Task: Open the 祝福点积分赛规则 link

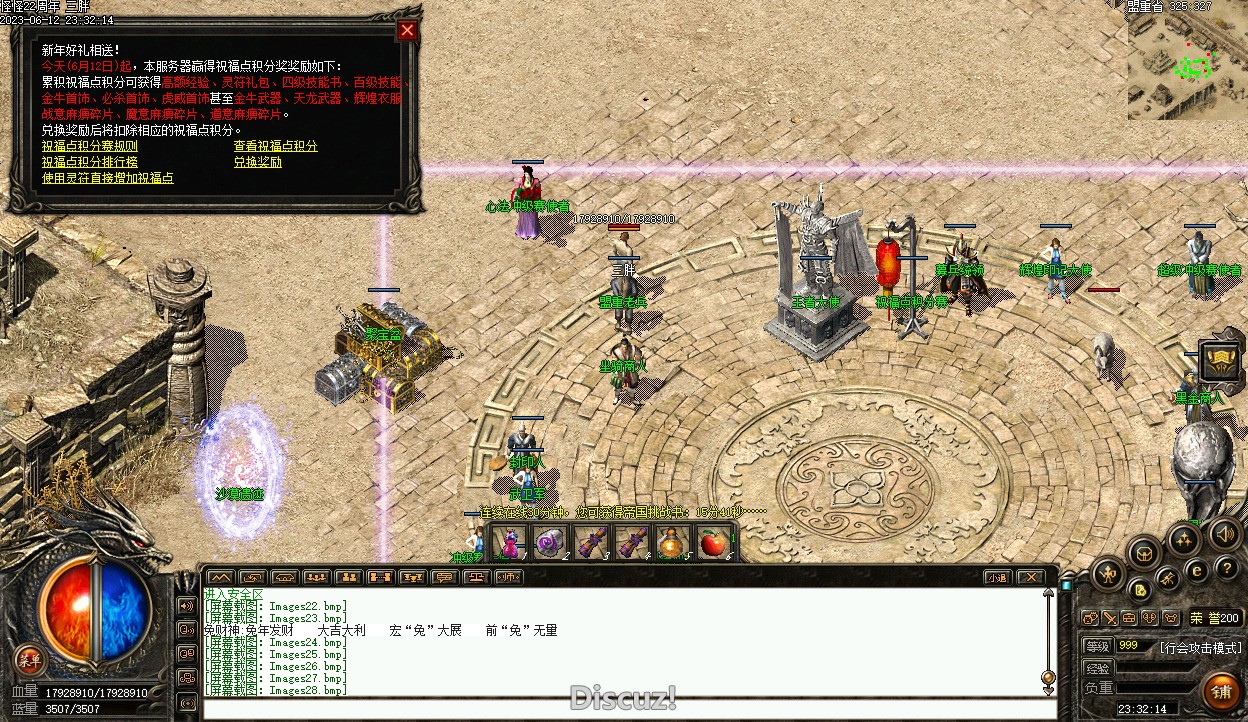Action: [x=89, y=146]
